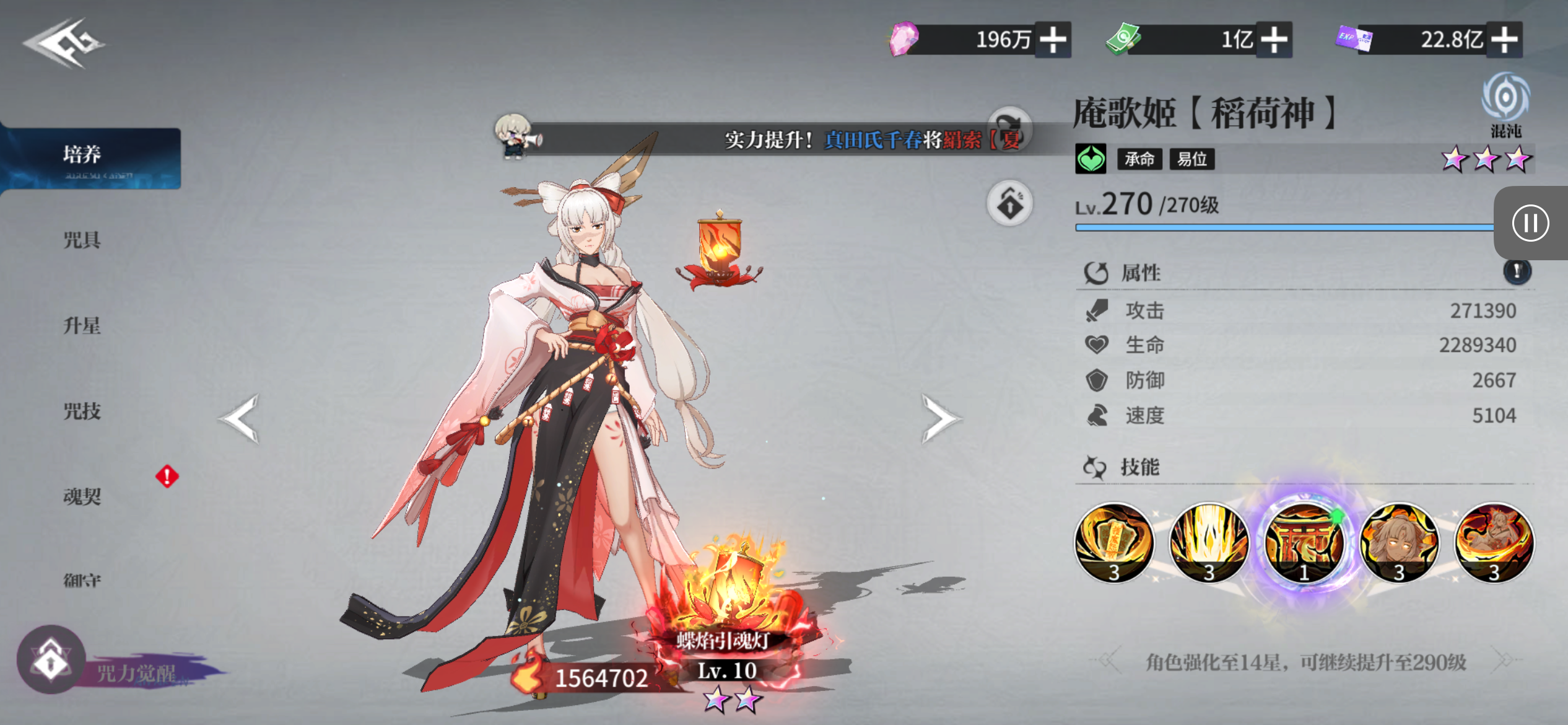This screenshot has width=1568, height=725.
Task: Show the previous character with left arrow
Action: point(240,418)
